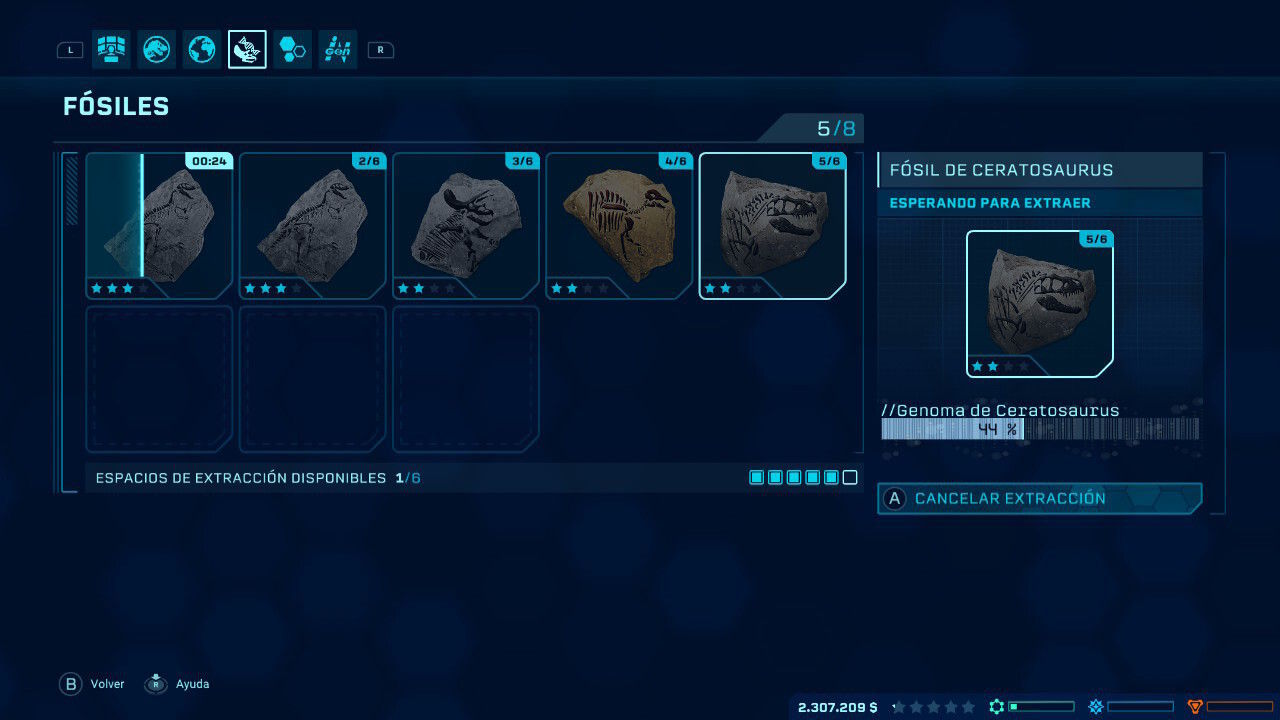Pick the tan sandstone fossil queued 4/6
This screenshot has height=720, width=1280.
(x=619, y=226)
